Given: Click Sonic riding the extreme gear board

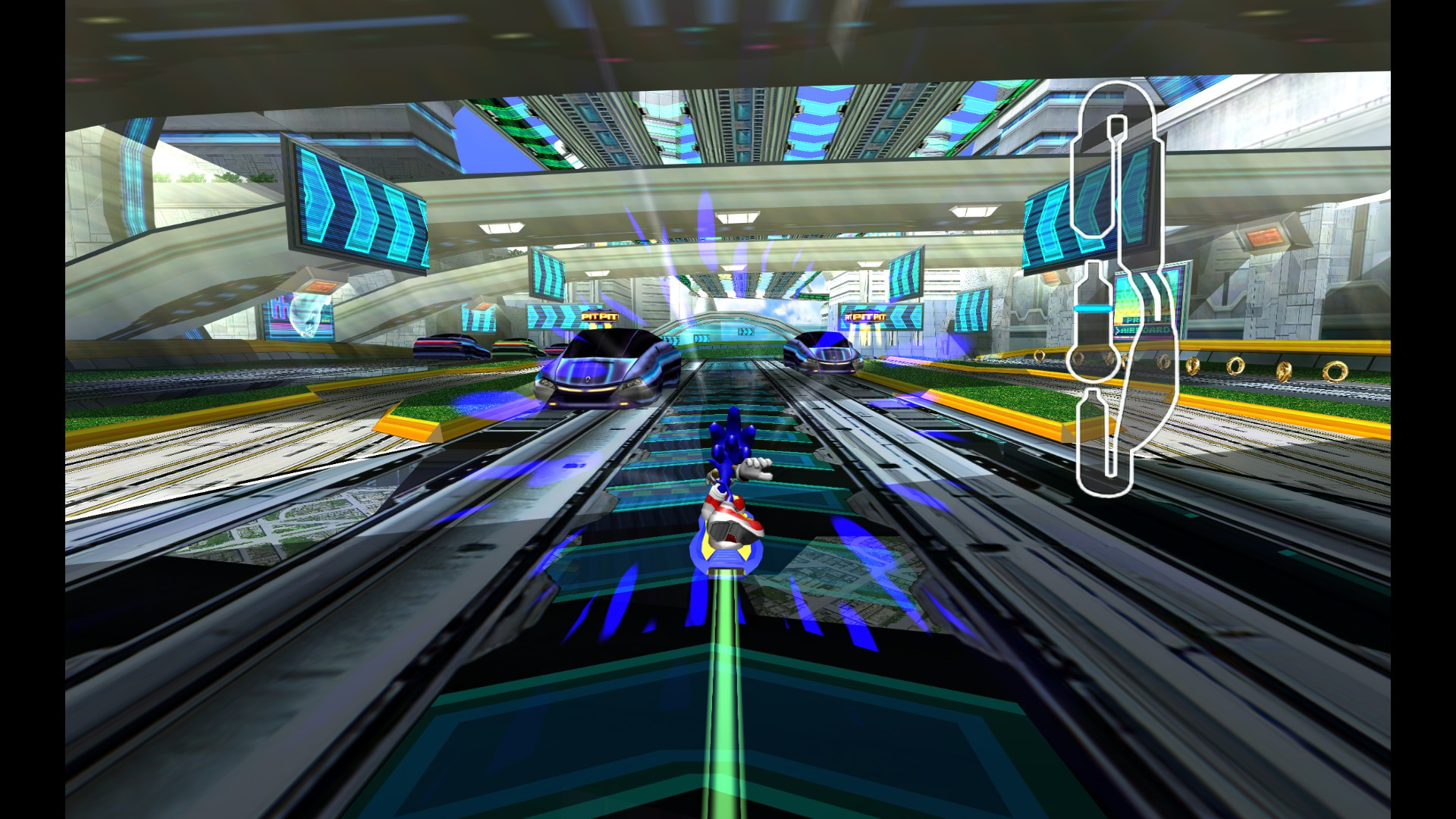Looking at the screenshot, I should pos(730,493).
